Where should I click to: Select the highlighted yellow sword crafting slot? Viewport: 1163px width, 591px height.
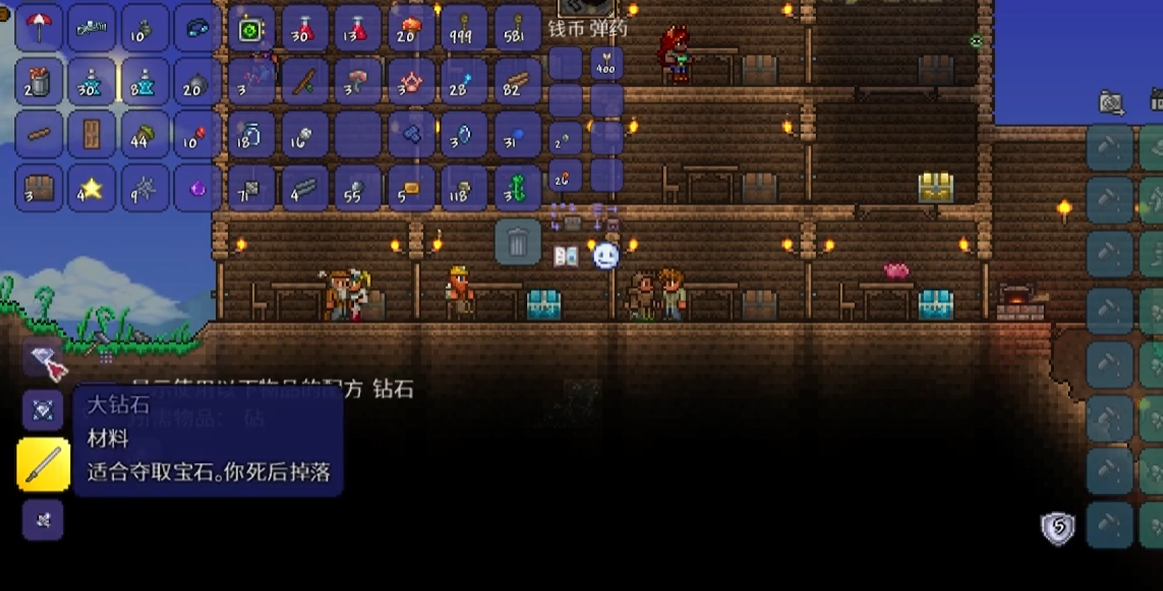(44, 464)
